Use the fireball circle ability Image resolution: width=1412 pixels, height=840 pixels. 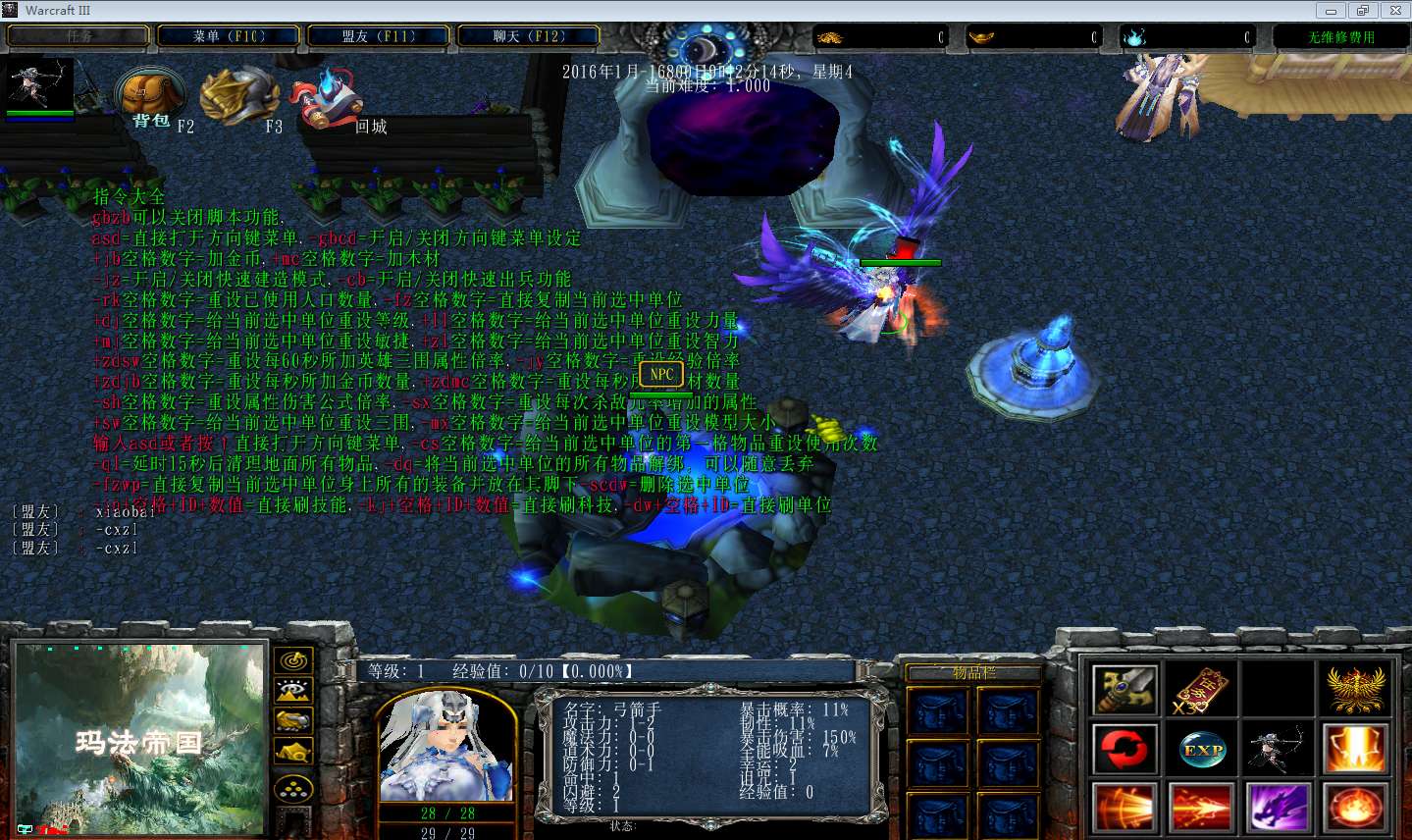[x=1355, y=808]
